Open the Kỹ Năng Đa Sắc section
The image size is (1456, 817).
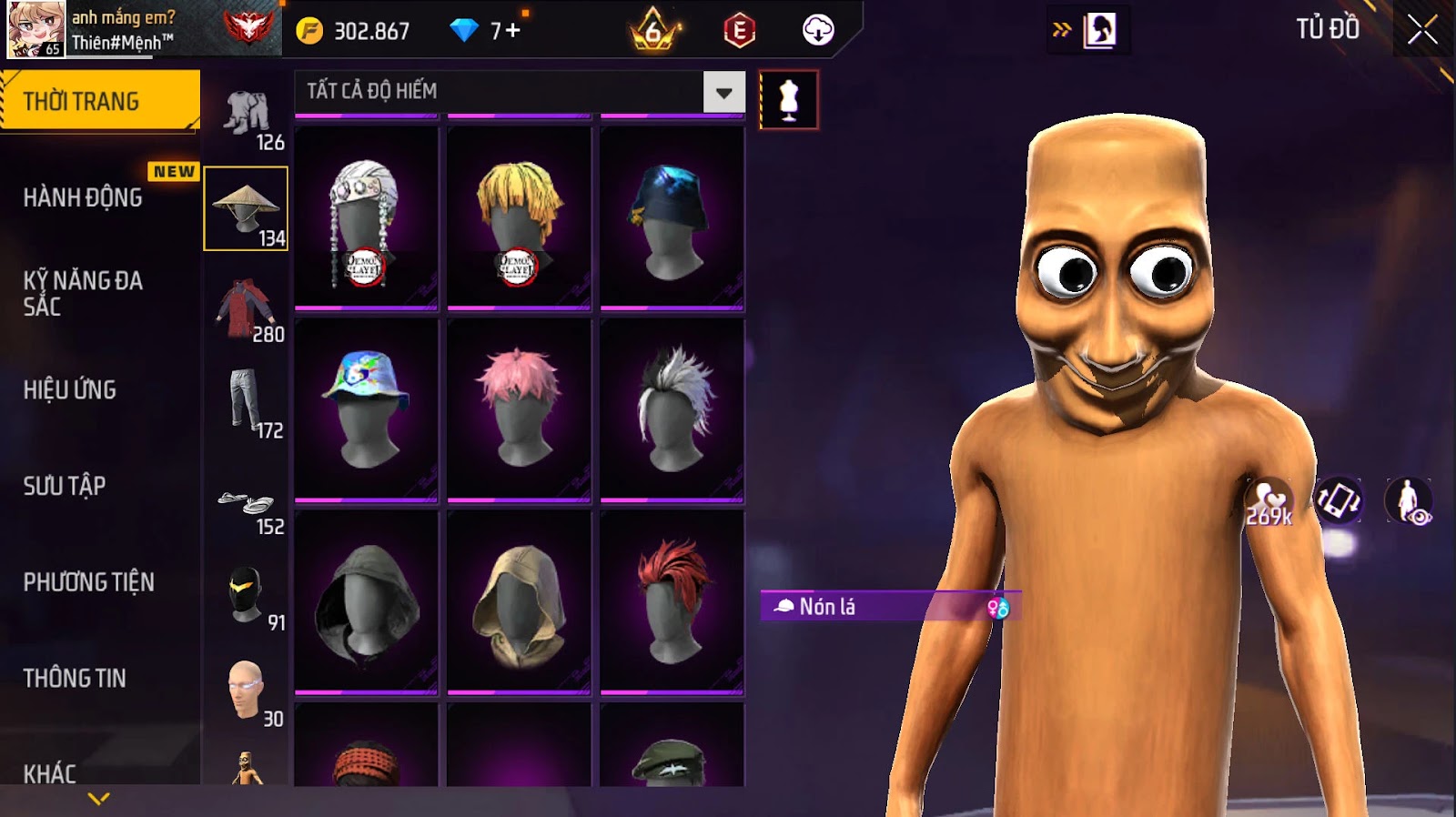(83, 293)
